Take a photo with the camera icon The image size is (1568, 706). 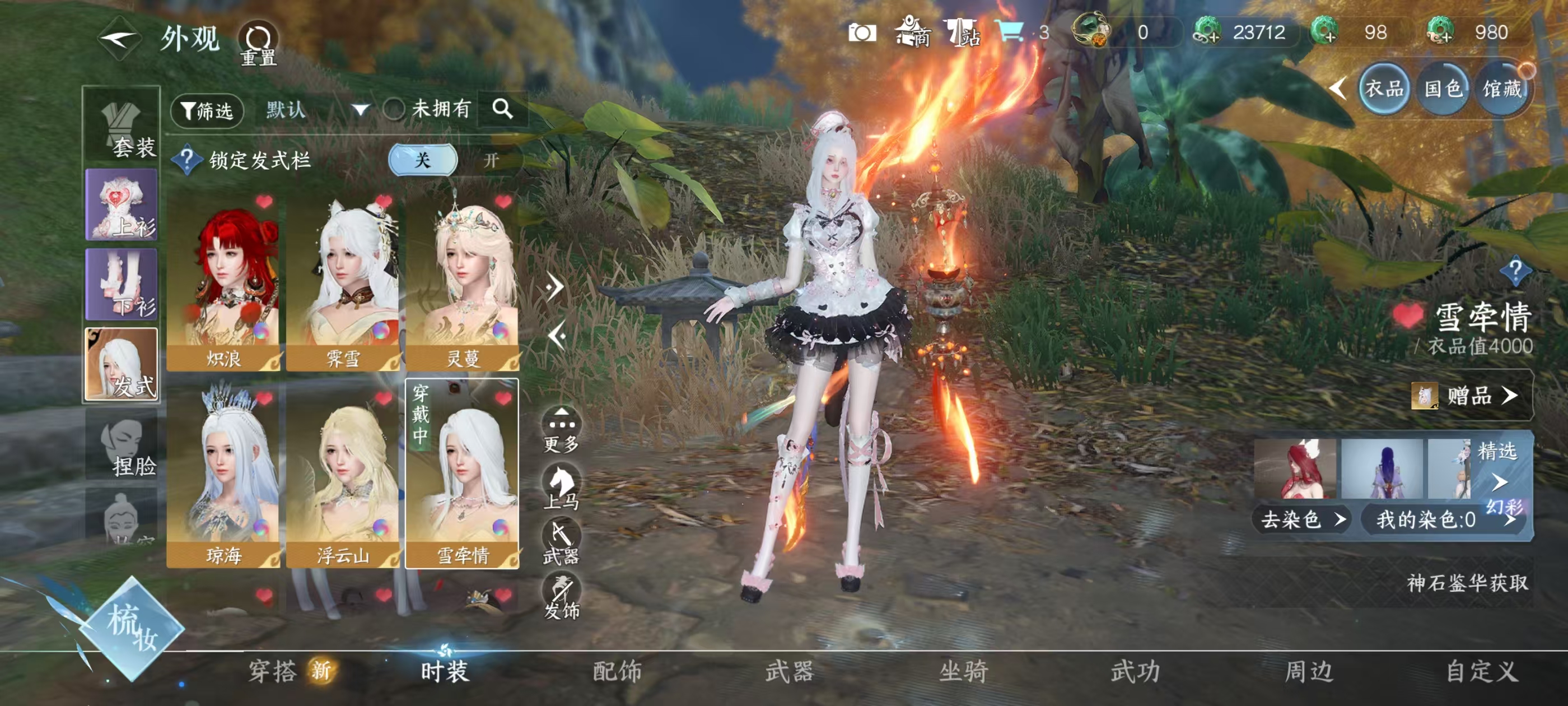pos(862,33)
